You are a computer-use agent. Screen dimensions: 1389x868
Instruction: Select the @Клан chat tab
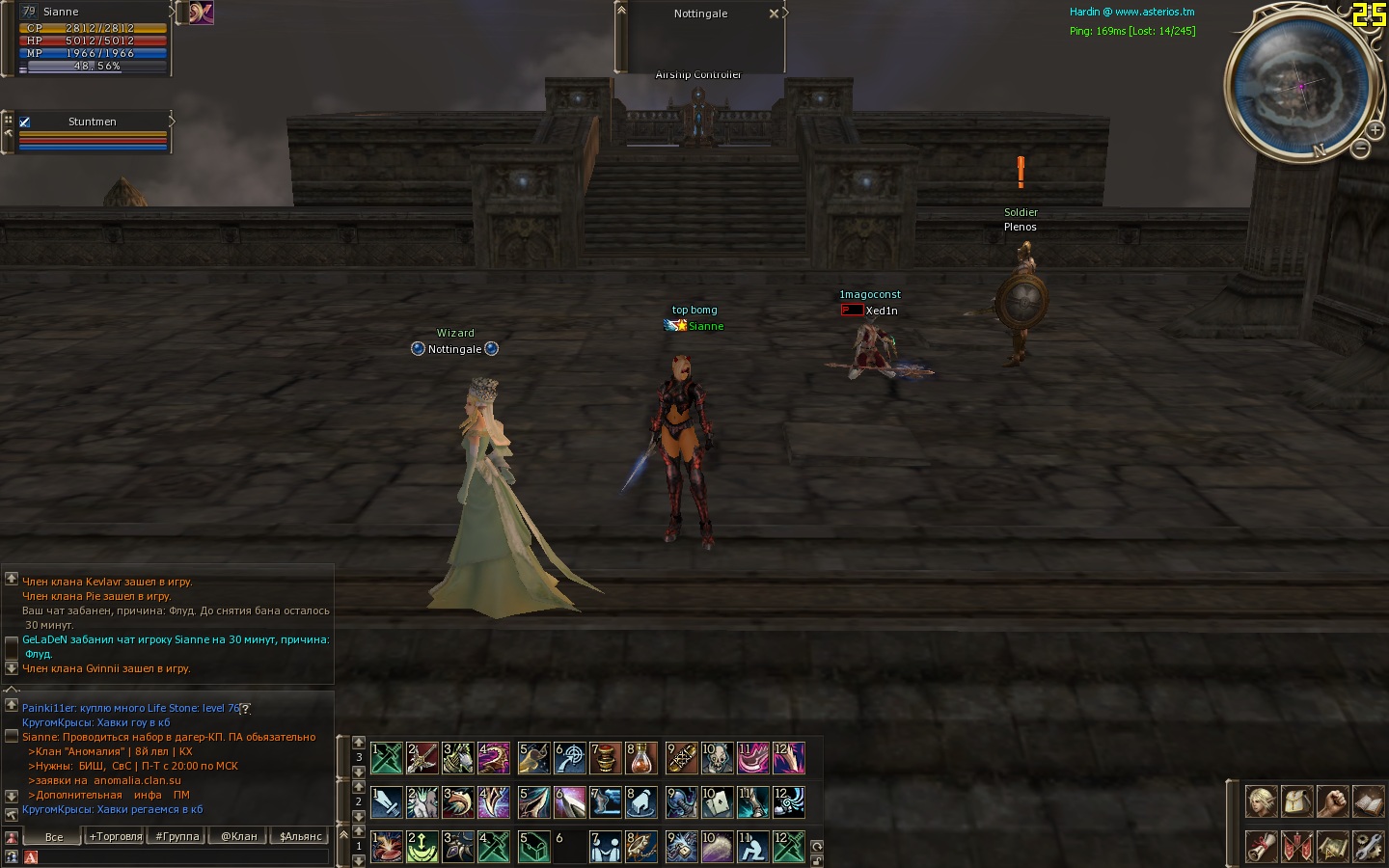coord(238,836)
